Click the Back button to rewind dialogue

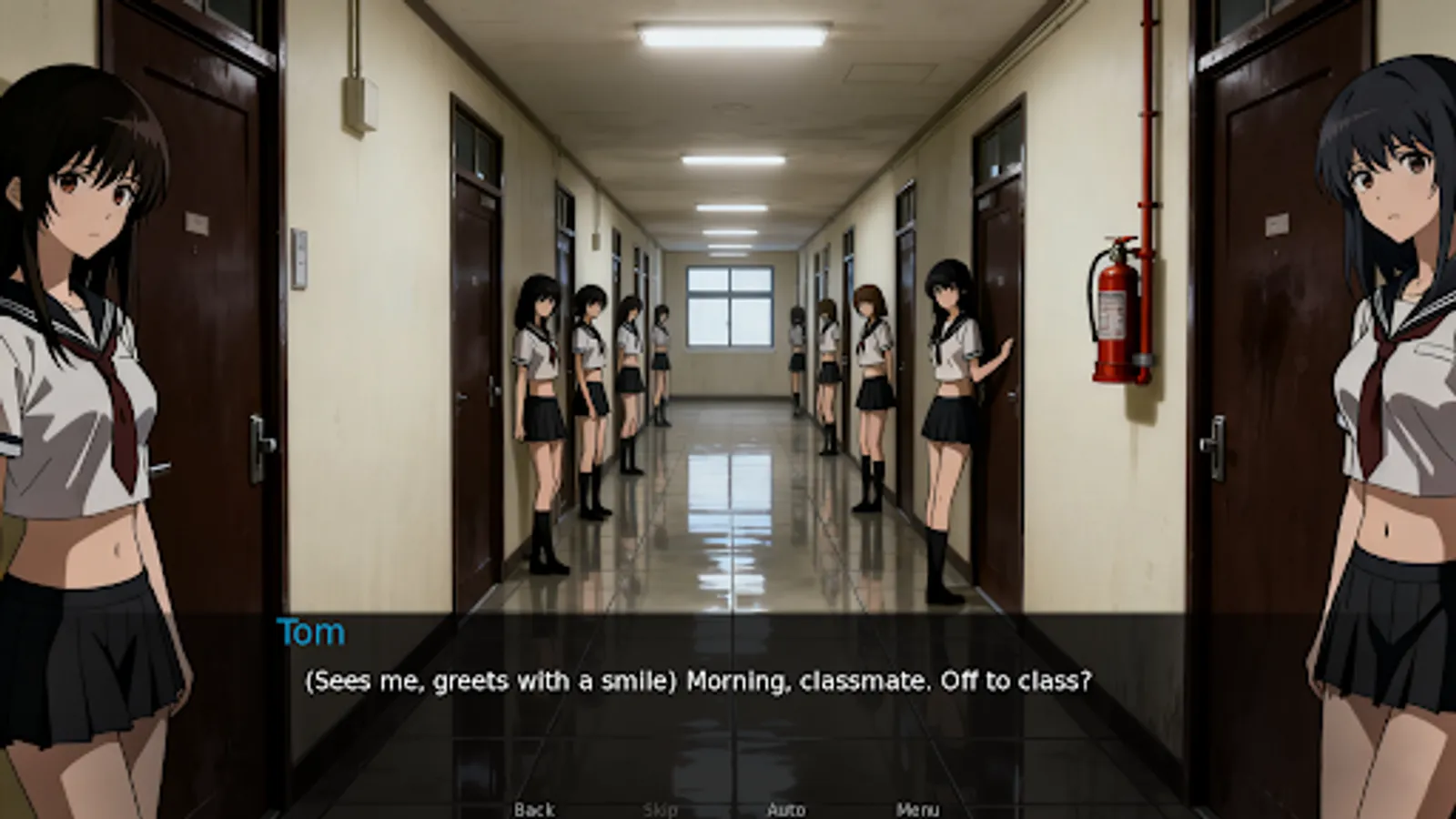(x=535, y=806)
